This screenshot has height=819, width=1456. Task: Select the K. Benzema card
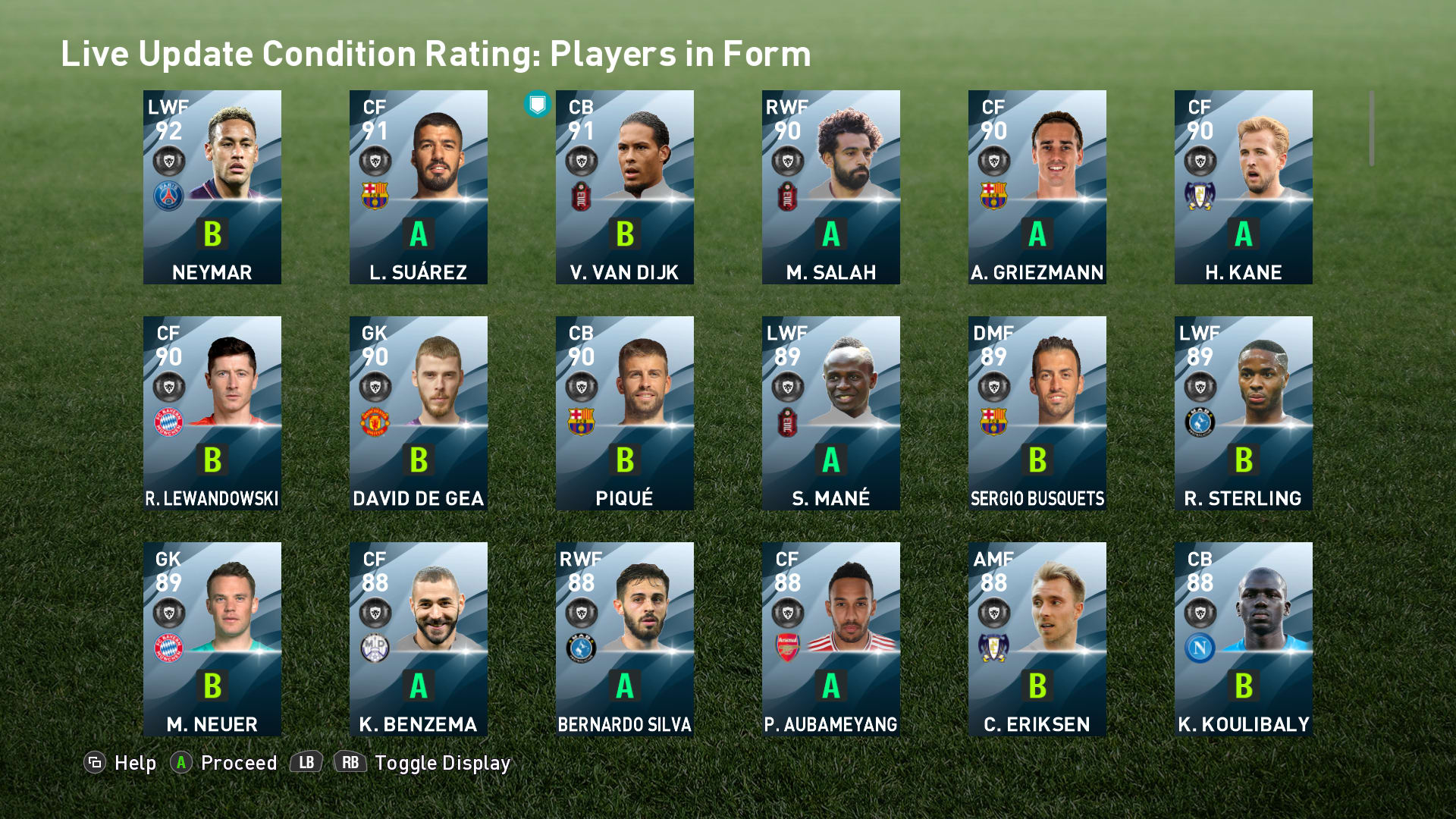[x=419, y=639]
